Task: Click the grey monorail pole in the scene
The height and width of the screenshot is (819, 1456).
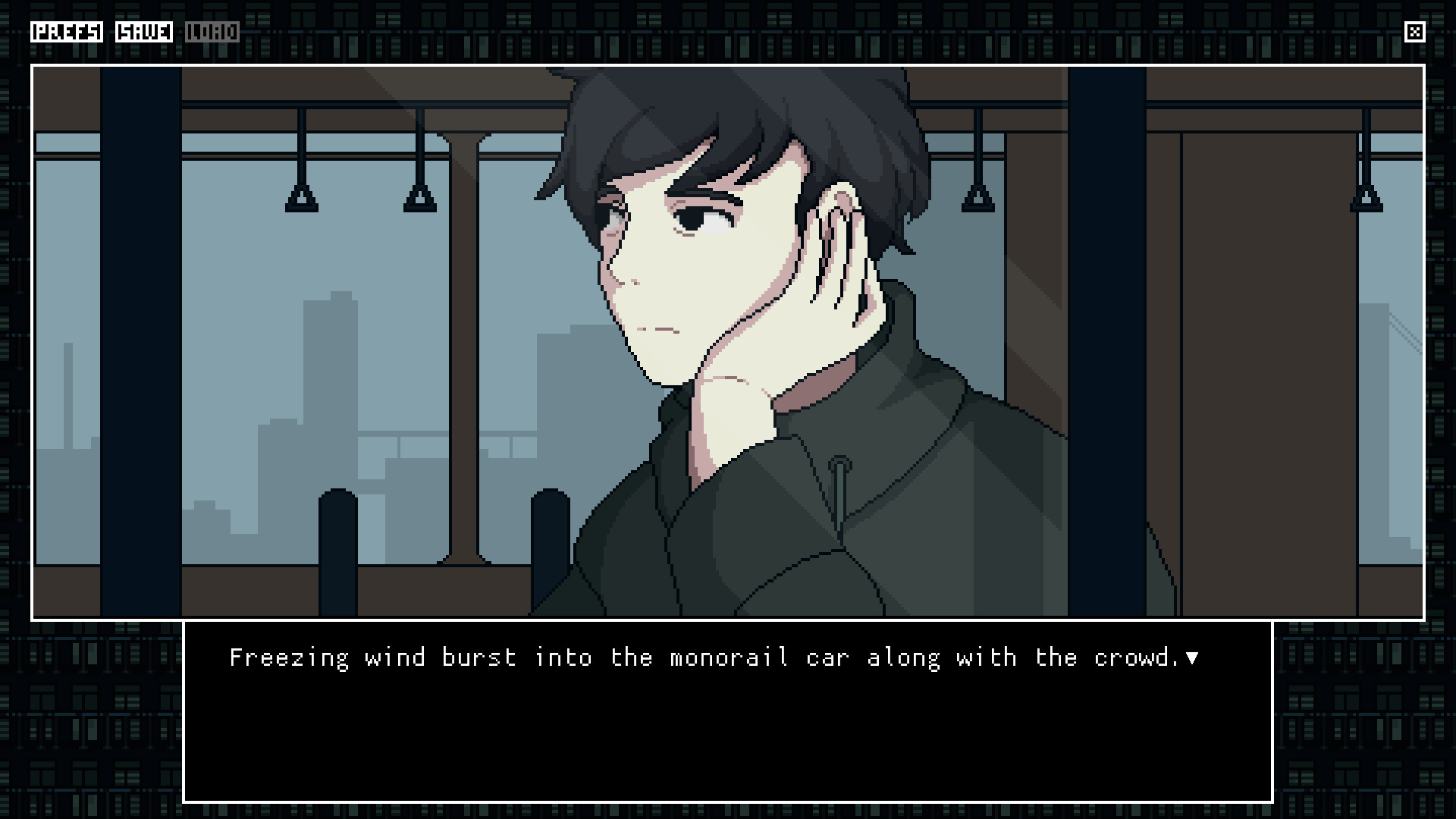Action: [463, 341]
